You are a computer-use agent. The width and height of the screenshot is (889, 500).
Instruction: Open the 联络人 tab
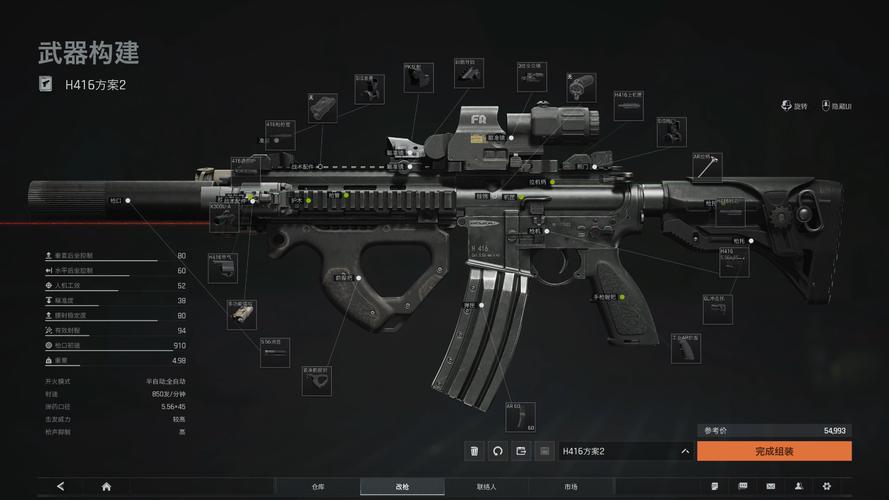[487, 487]
